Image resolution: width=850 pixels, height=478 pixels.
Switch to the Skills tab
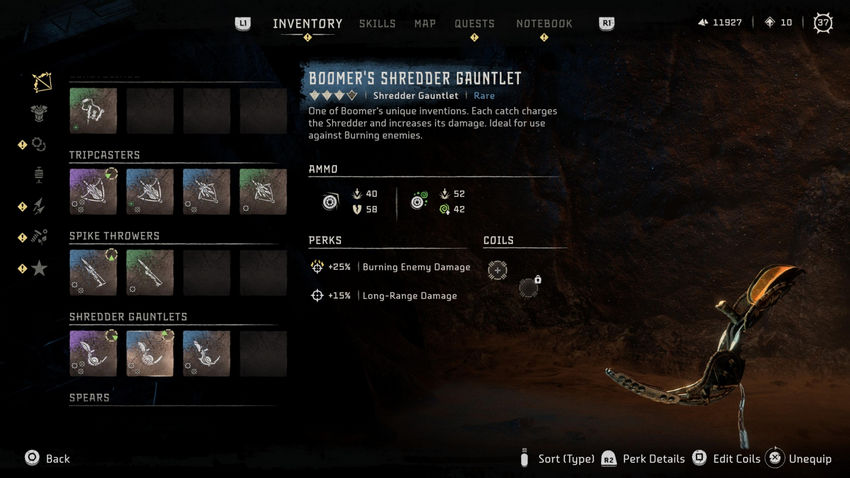click(x=377, y=24)
